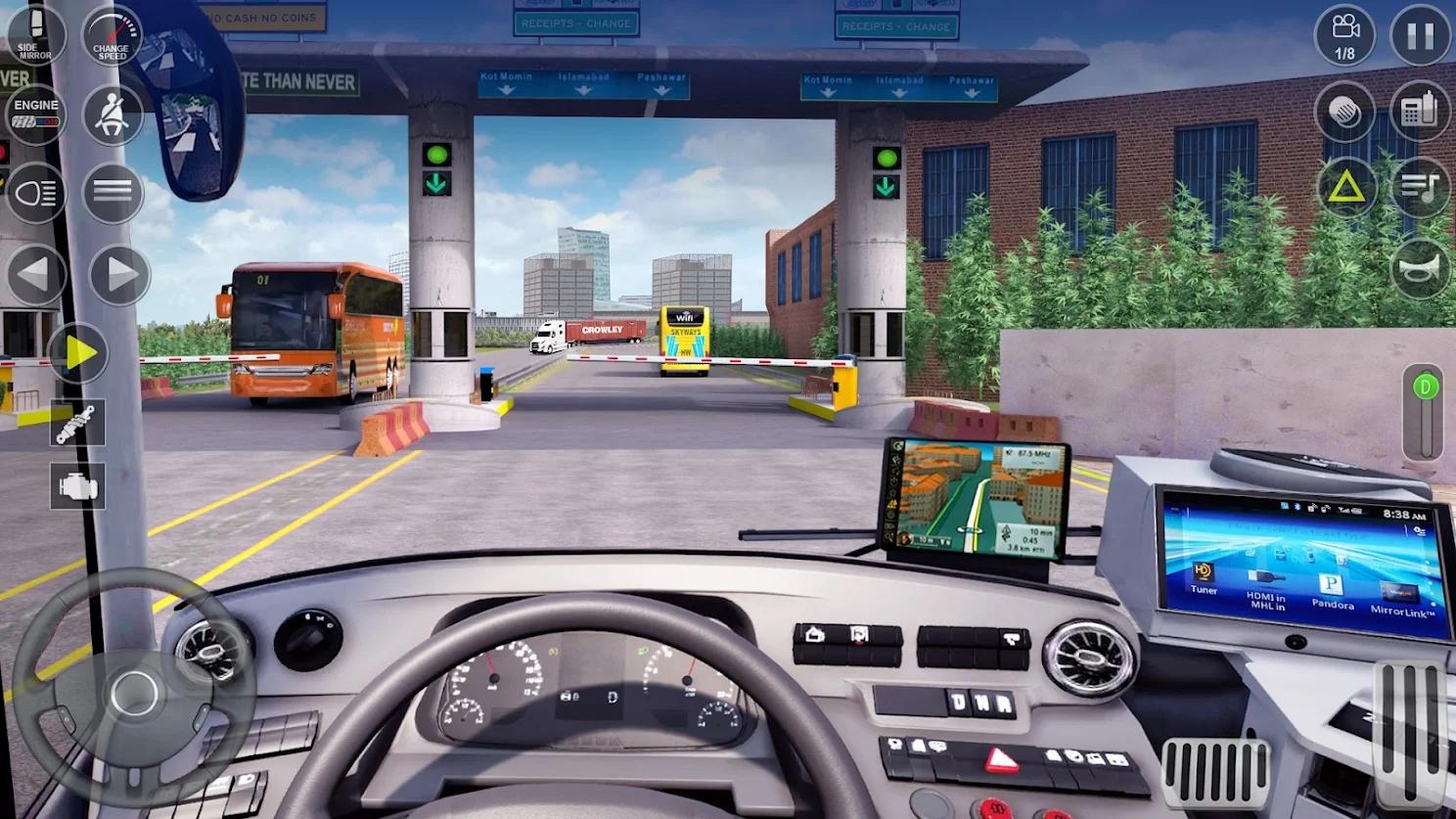
Task: Open the hamburger menu
Action: coord(112,193)
